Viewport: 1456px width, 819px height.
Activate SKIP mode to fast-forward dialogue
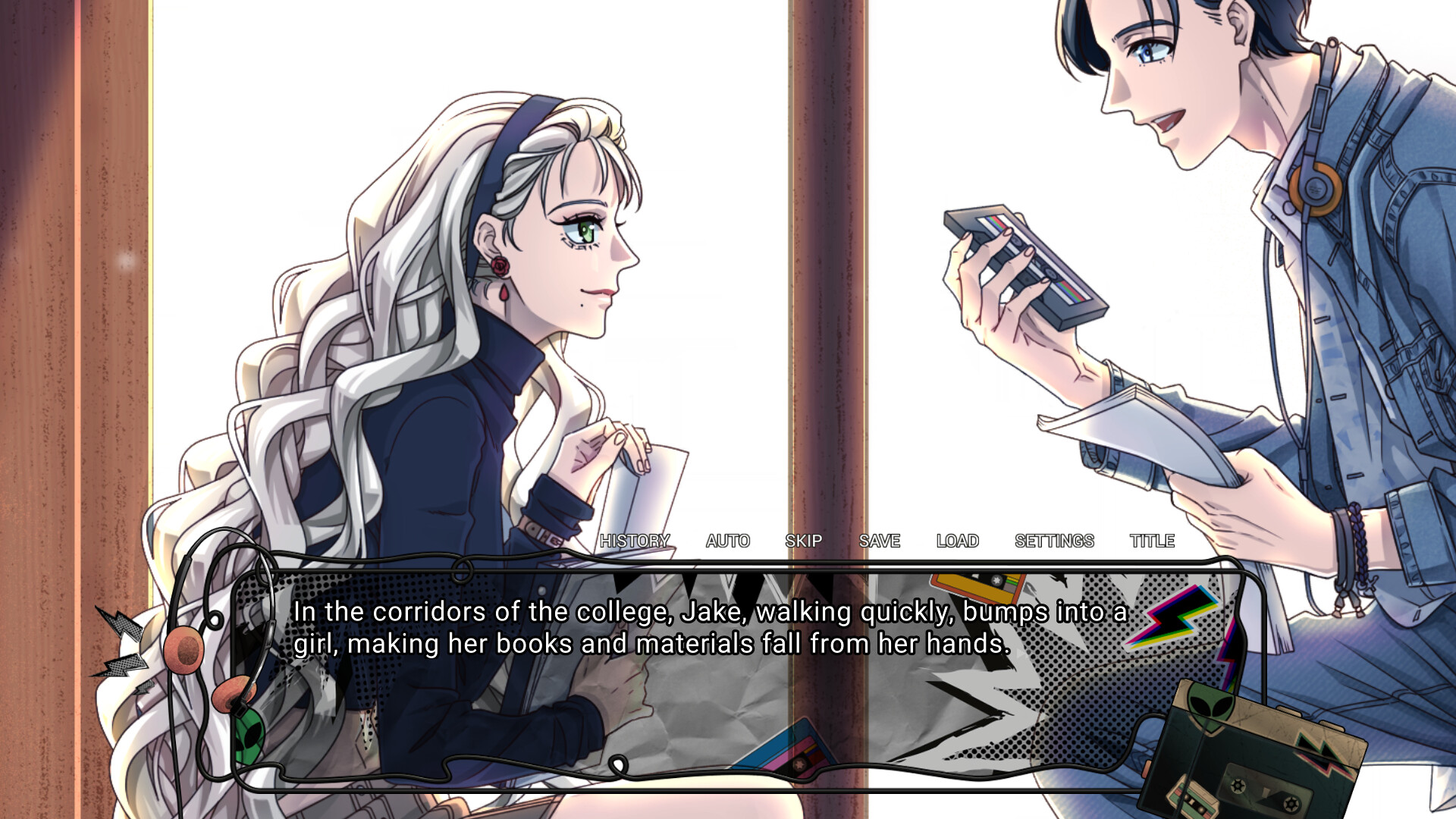pos(804,541)
